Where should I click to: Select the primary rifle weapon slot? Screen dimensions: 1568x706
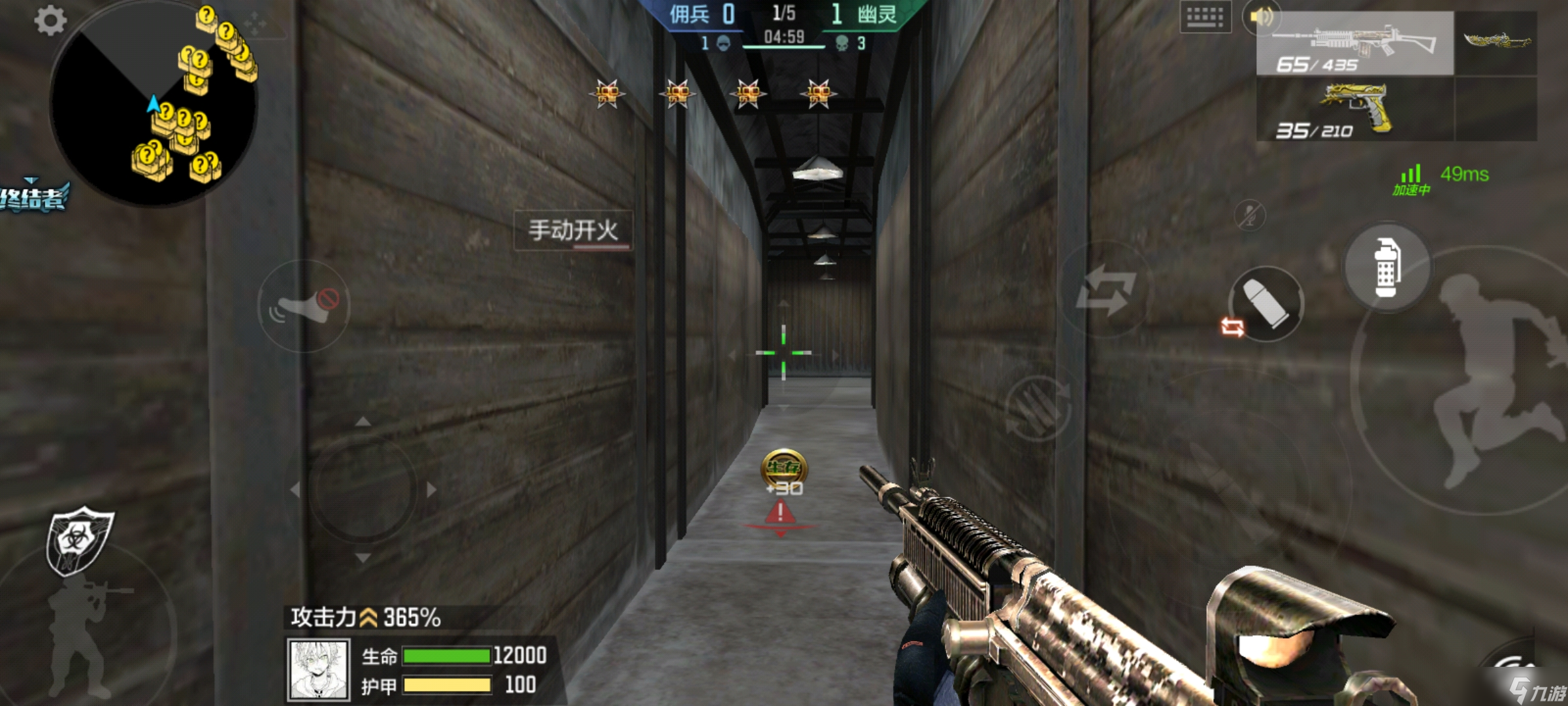click(1355, 44)
